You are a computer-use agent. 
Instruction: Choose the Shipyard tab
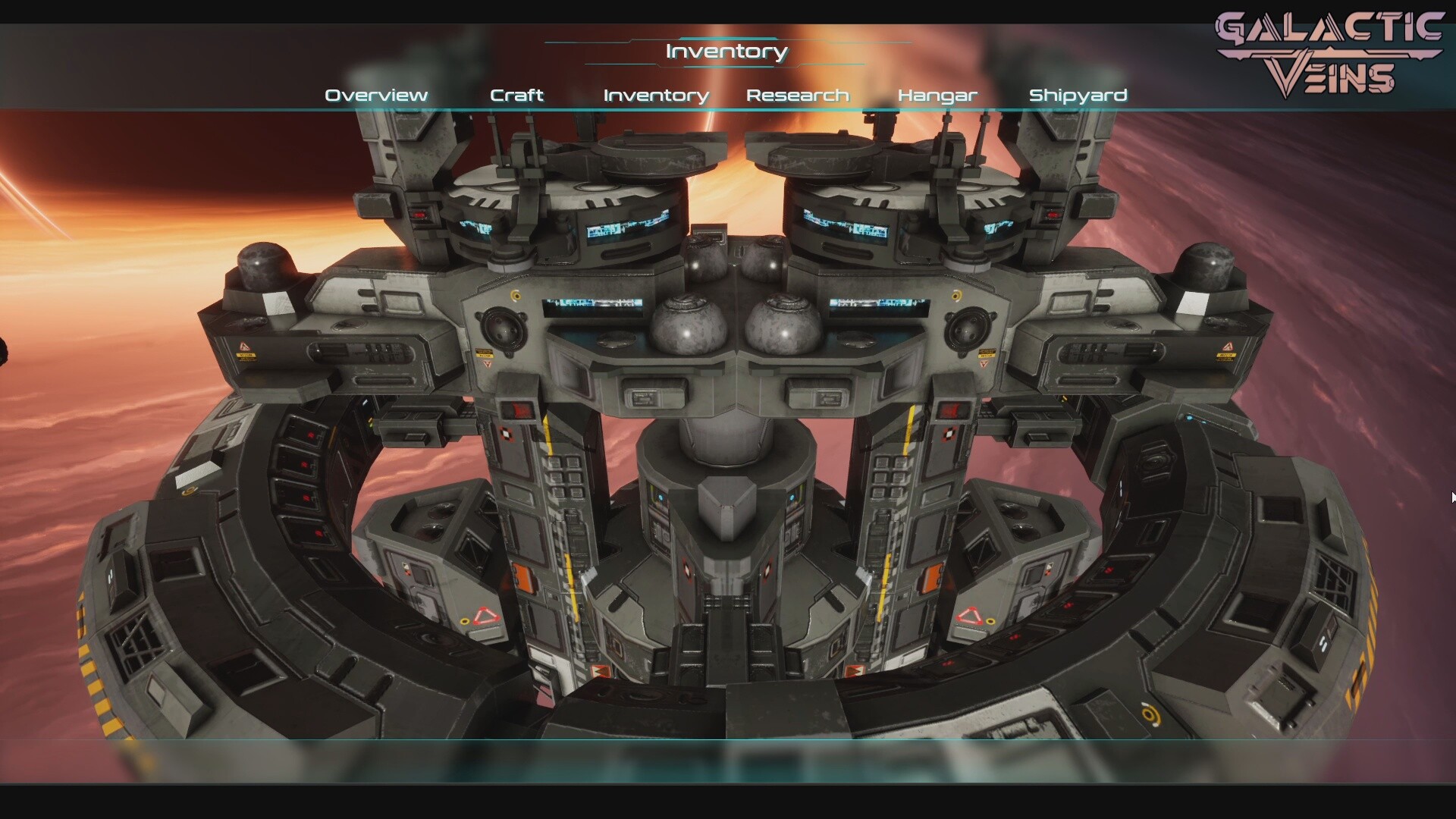pyautogui.click(x=1078, y=96)
